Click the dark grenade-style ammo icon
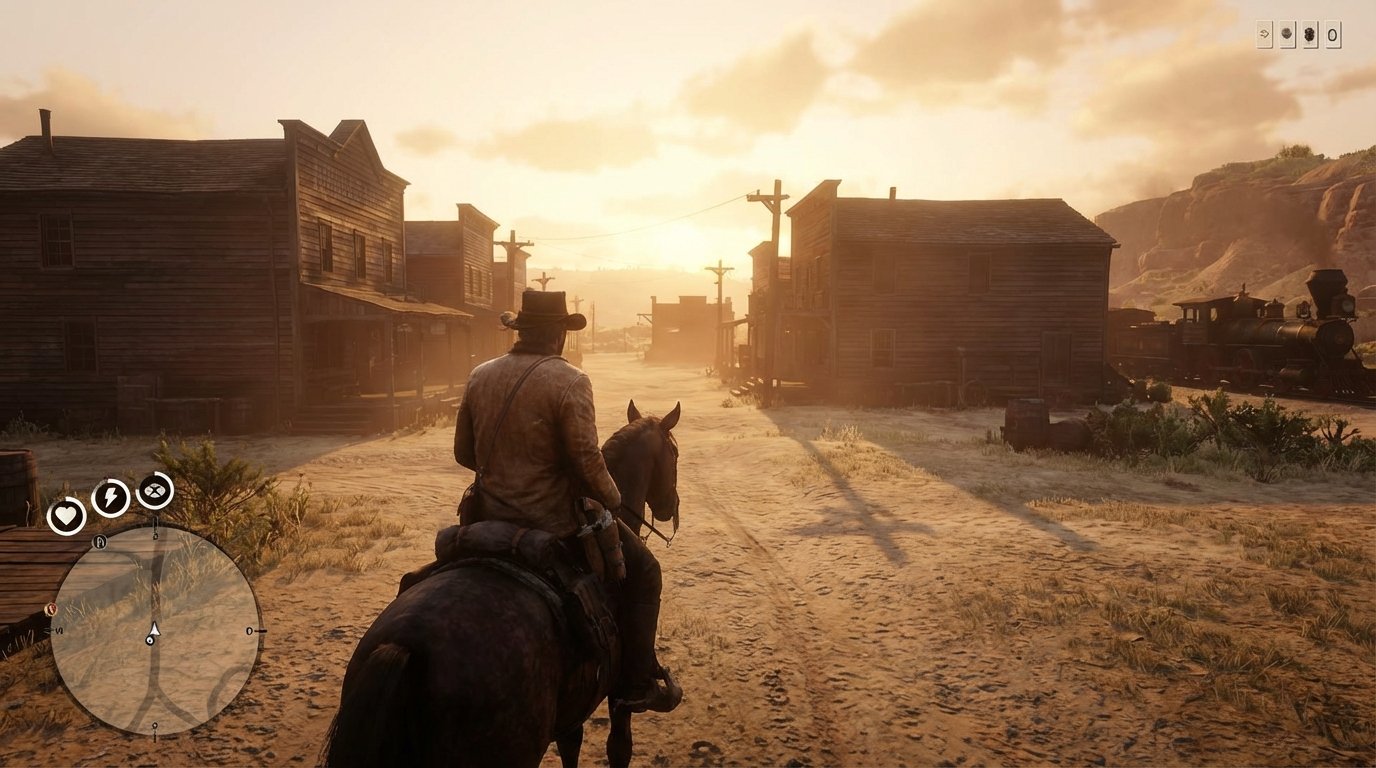The width and height of the screenshot is (1376, 768). (x=1310, y=34)
